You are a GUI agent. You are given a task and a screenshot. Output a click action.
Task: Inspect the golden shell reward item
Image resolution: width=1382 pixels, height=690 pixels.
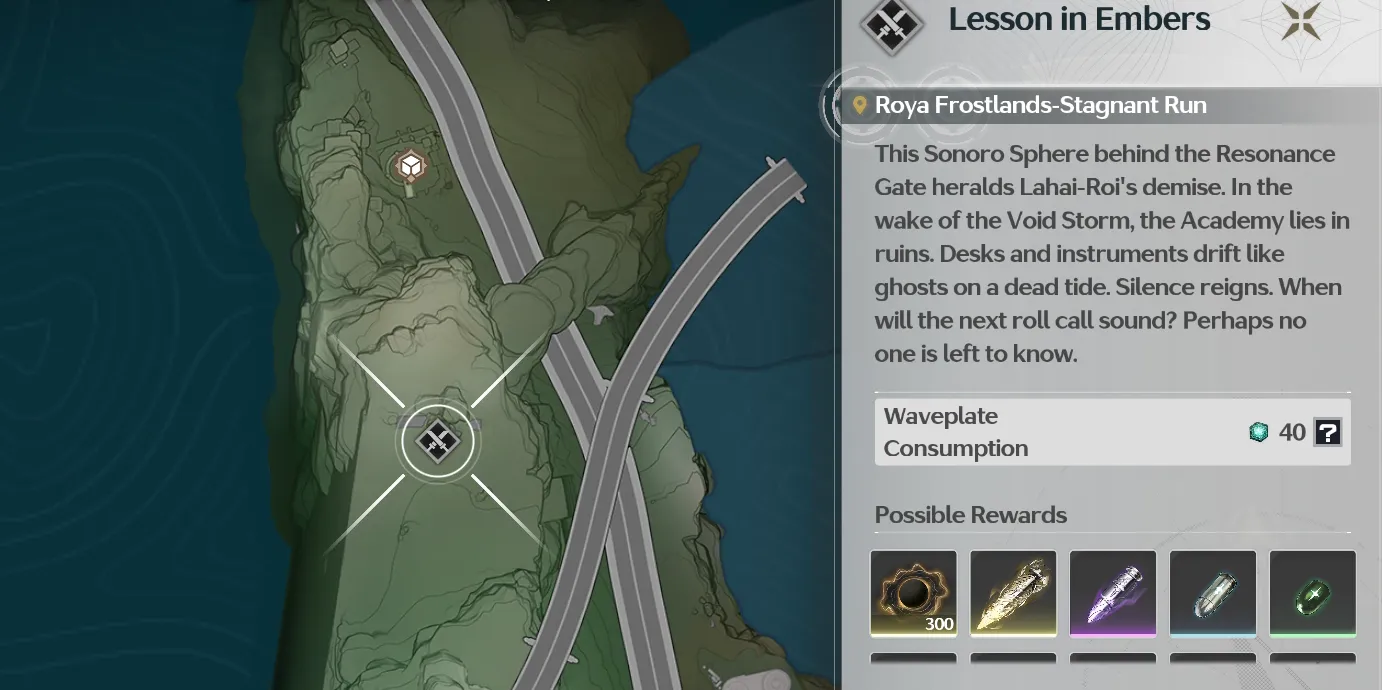pos(1013,593)
